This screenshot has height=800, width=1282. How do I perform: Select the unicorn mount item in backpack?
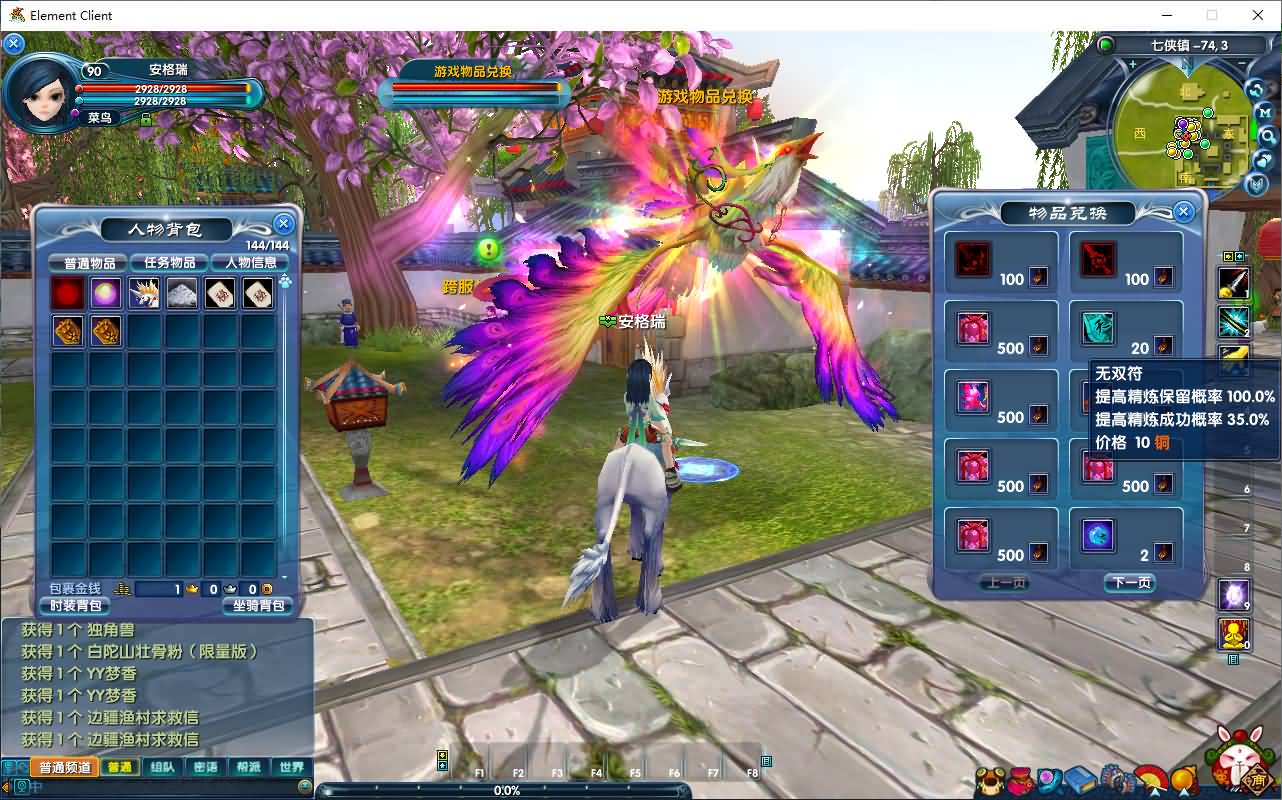144,293
